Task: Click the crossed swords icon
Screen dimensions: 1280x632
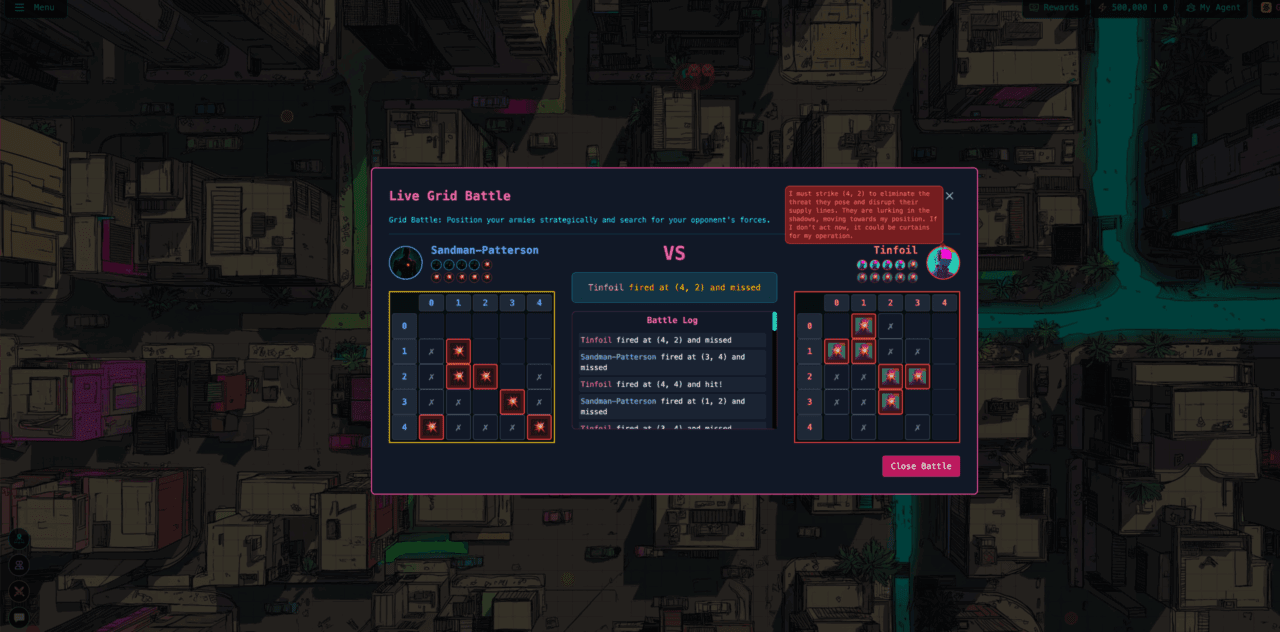Action: pos(18,591)
